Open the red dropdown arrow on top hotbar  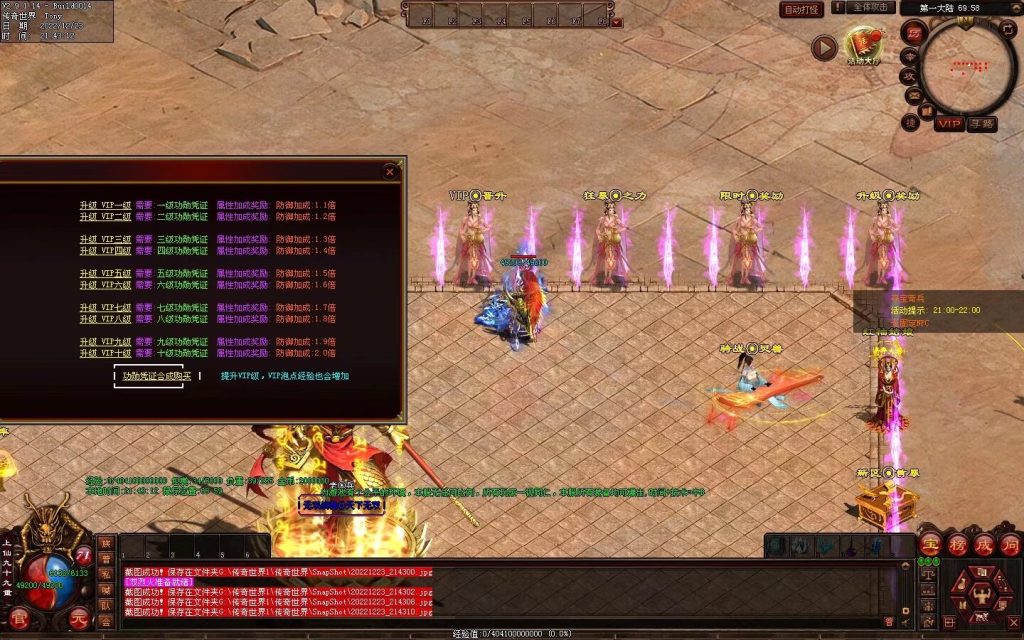616,21
